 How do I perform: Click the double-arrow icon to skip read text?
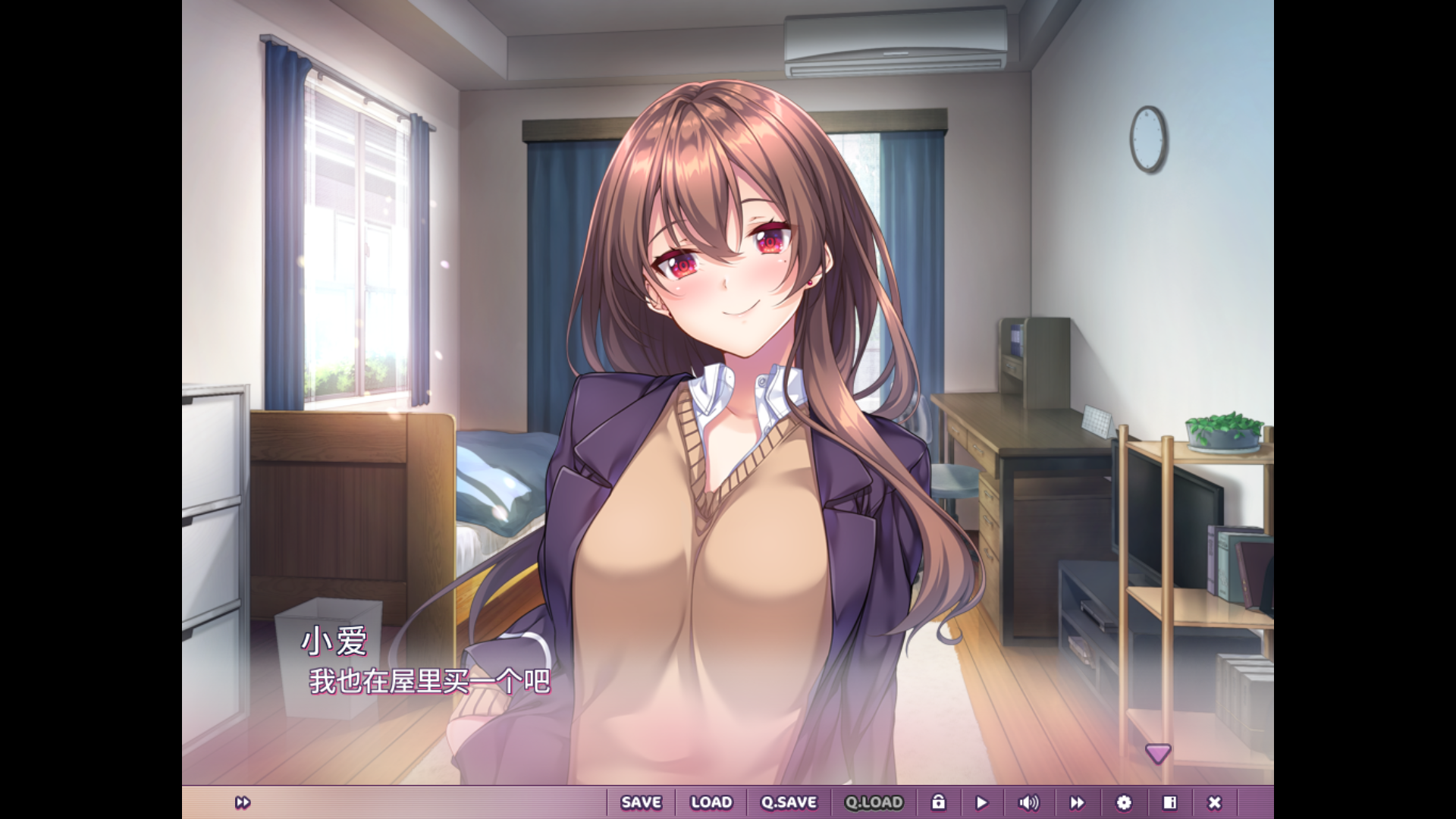pyautogui.click(x=1077, y=802)
